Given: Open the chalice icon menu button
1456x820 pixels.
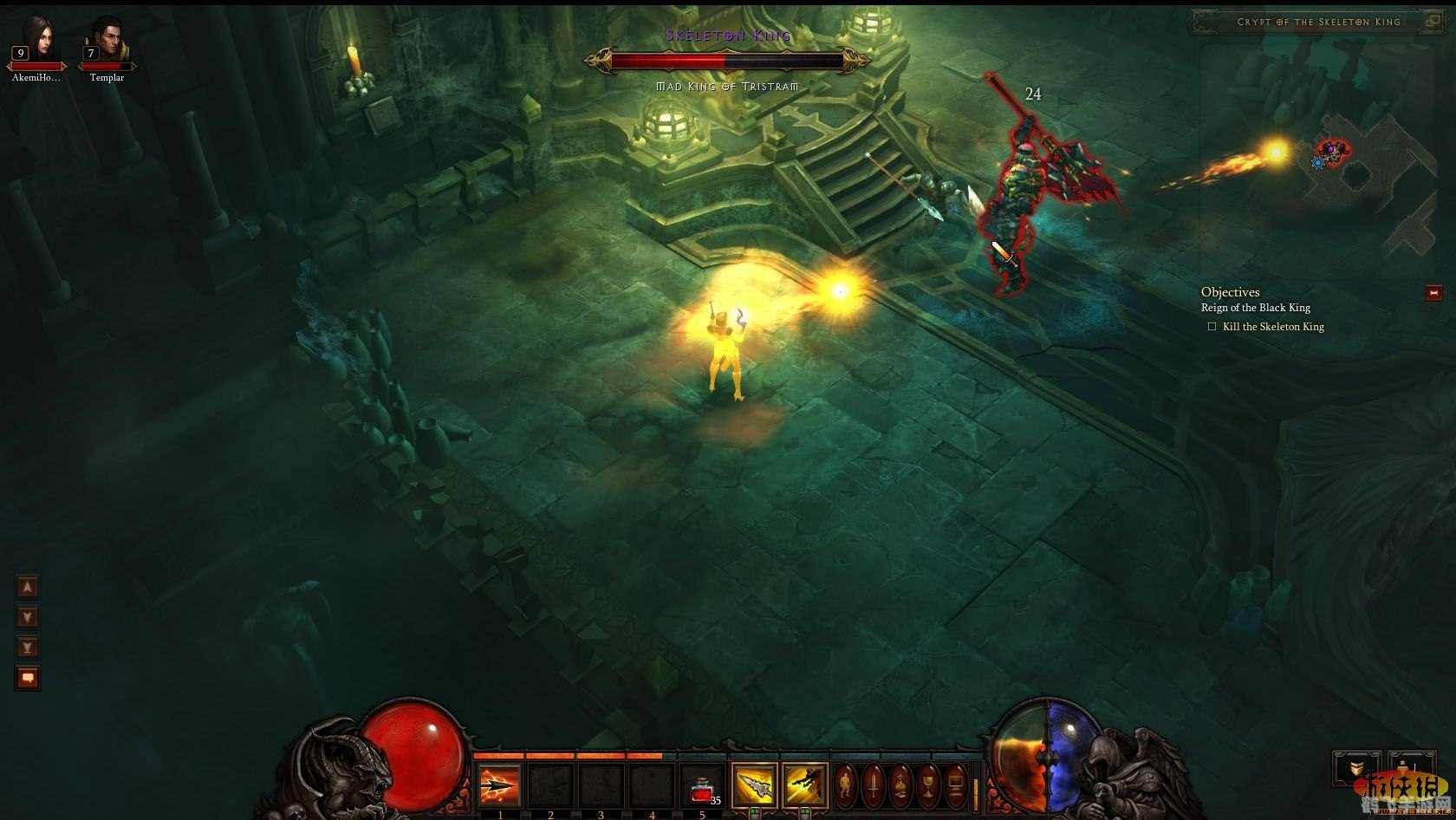Looking at the screenshot, I should 928,786.
